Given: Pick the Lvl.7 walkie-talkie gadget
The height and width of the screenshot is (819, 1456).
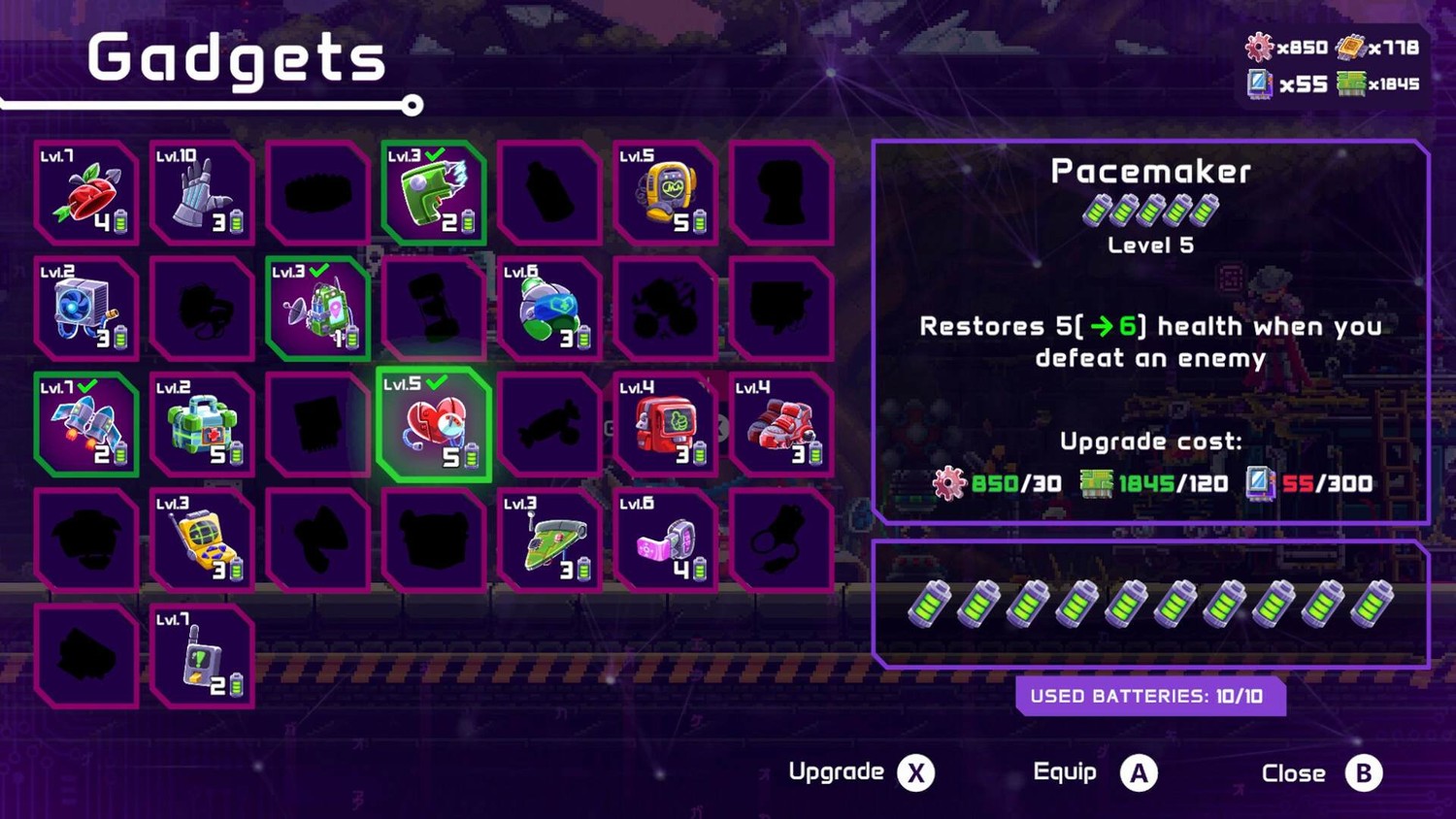Looking at the screenshot, I should point(202,657).
